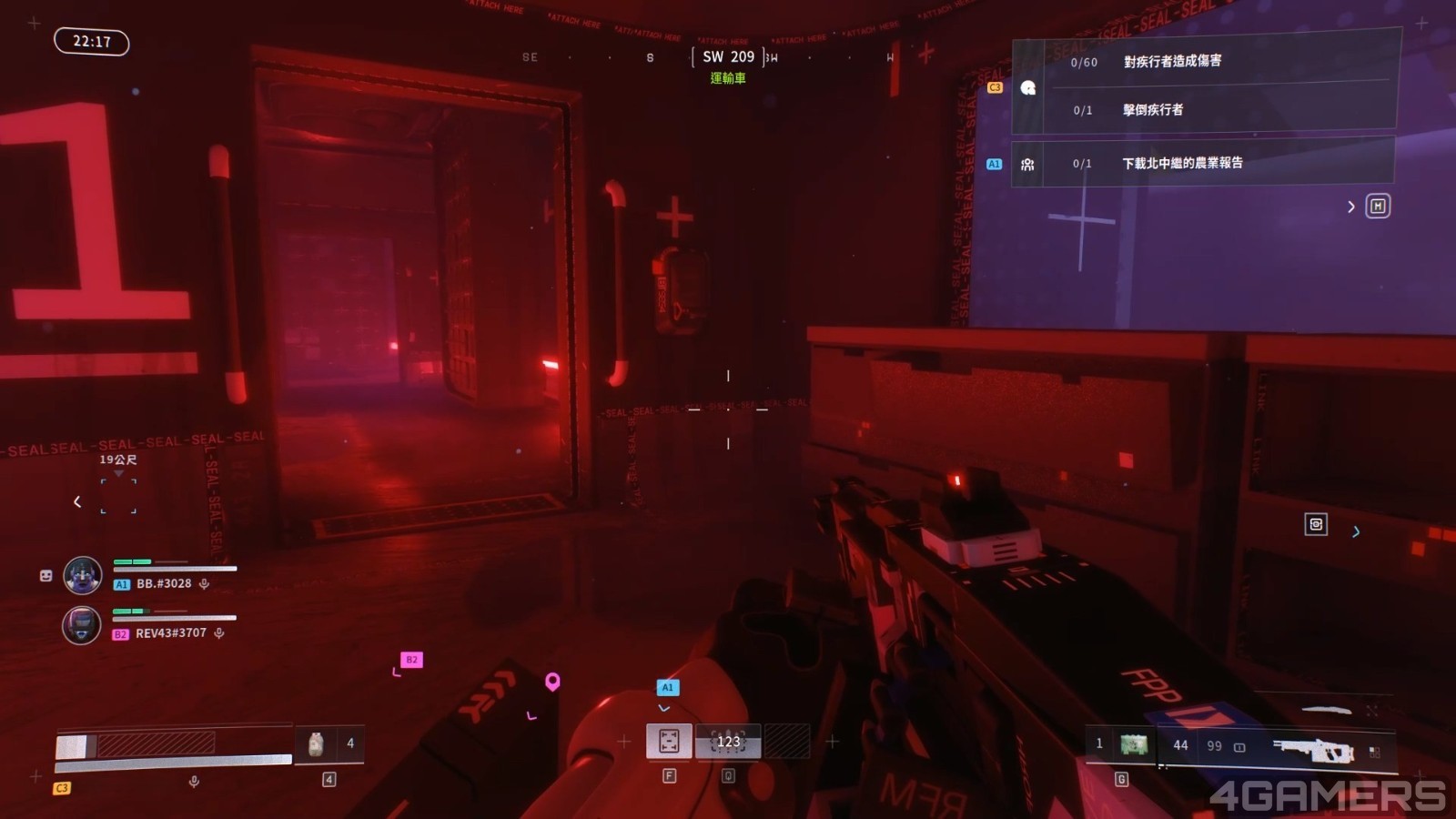This screenshot has width=1456, height=819.
Task: Click the blue A1 teammate marker
Action: coord(667,688)
